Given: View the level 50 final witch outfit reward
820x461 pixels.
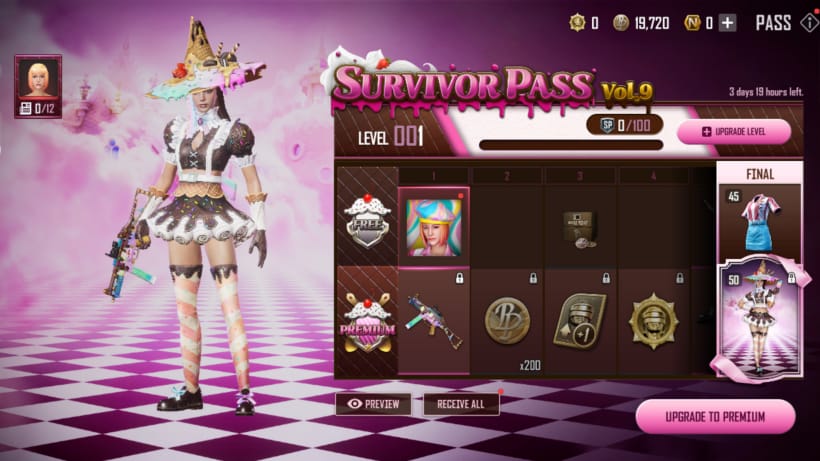Looking at the screenshot, I should [x=759, y=321].
